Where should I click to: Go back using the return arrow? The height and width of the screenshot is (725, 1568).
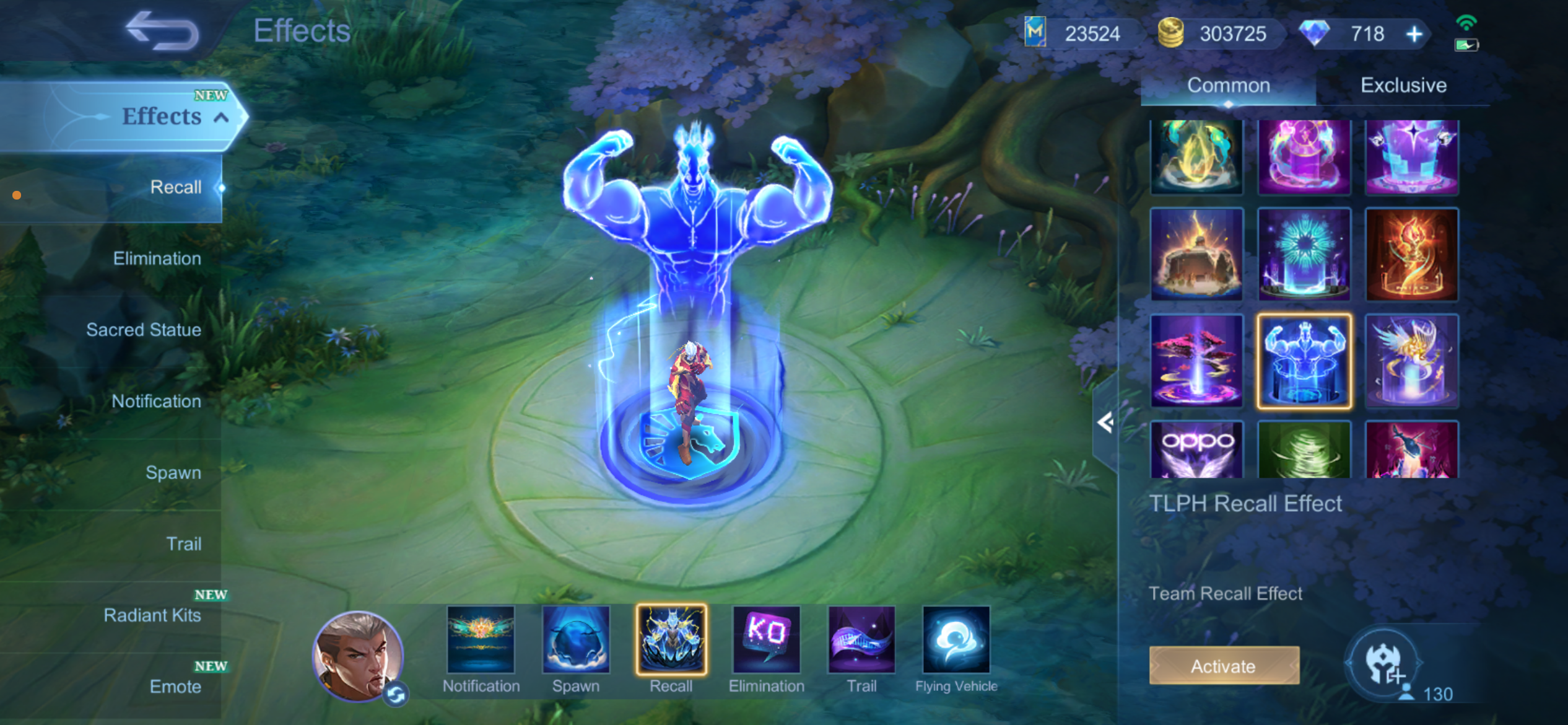tap(162, 30)
